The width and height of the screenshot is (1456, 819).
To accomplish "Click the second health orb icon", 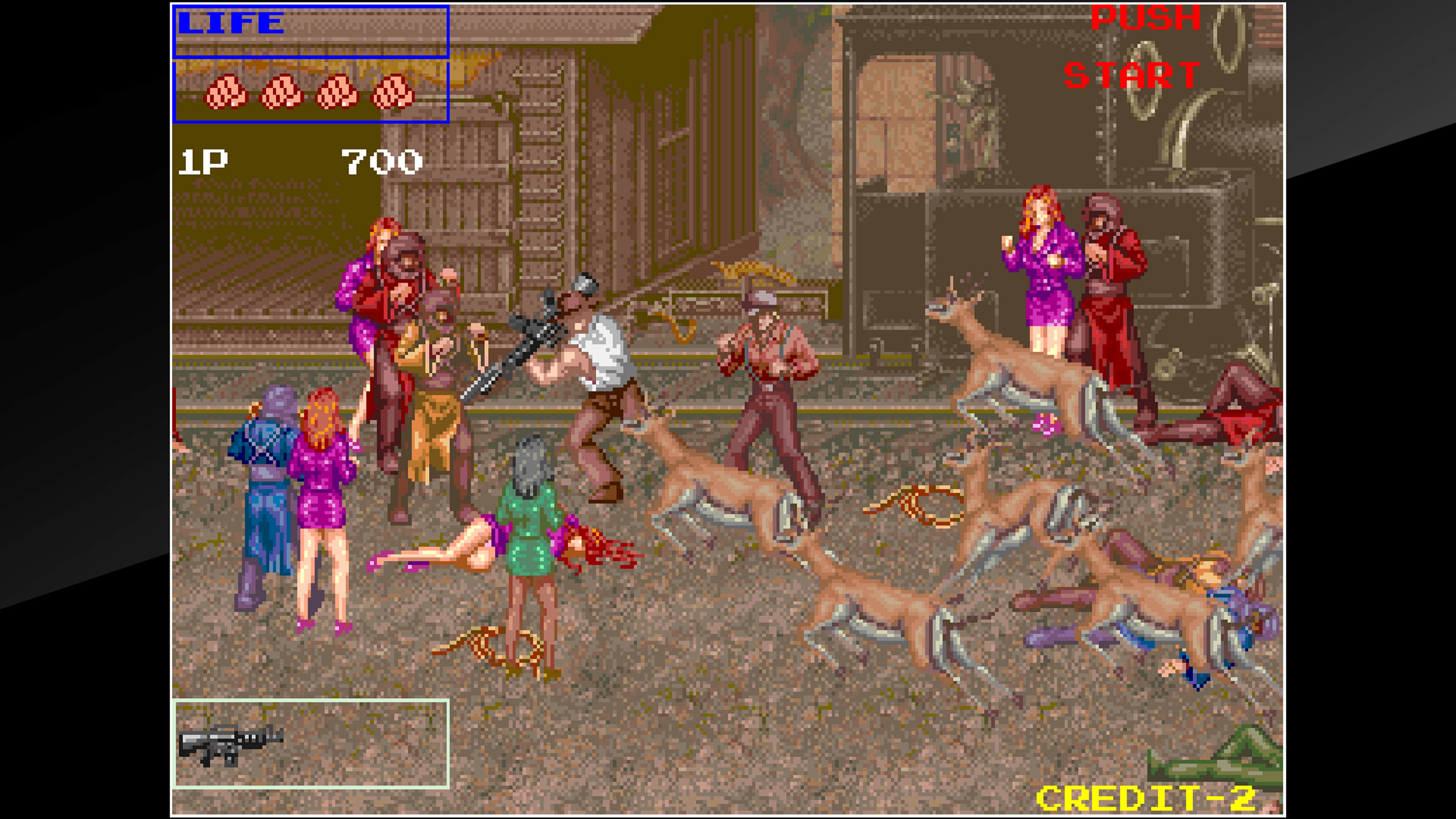I will [281, 93].
